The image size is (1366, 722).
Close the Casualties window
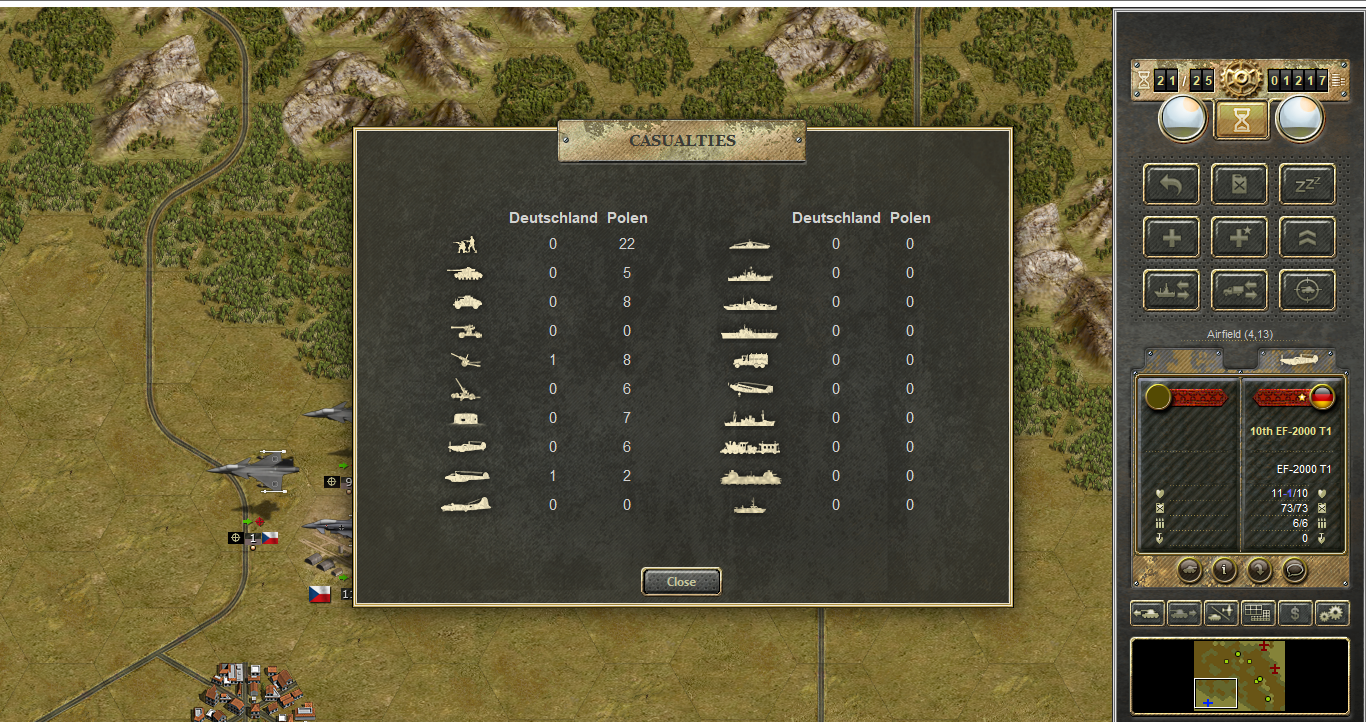pyautogui.click(x=681, y=581)
